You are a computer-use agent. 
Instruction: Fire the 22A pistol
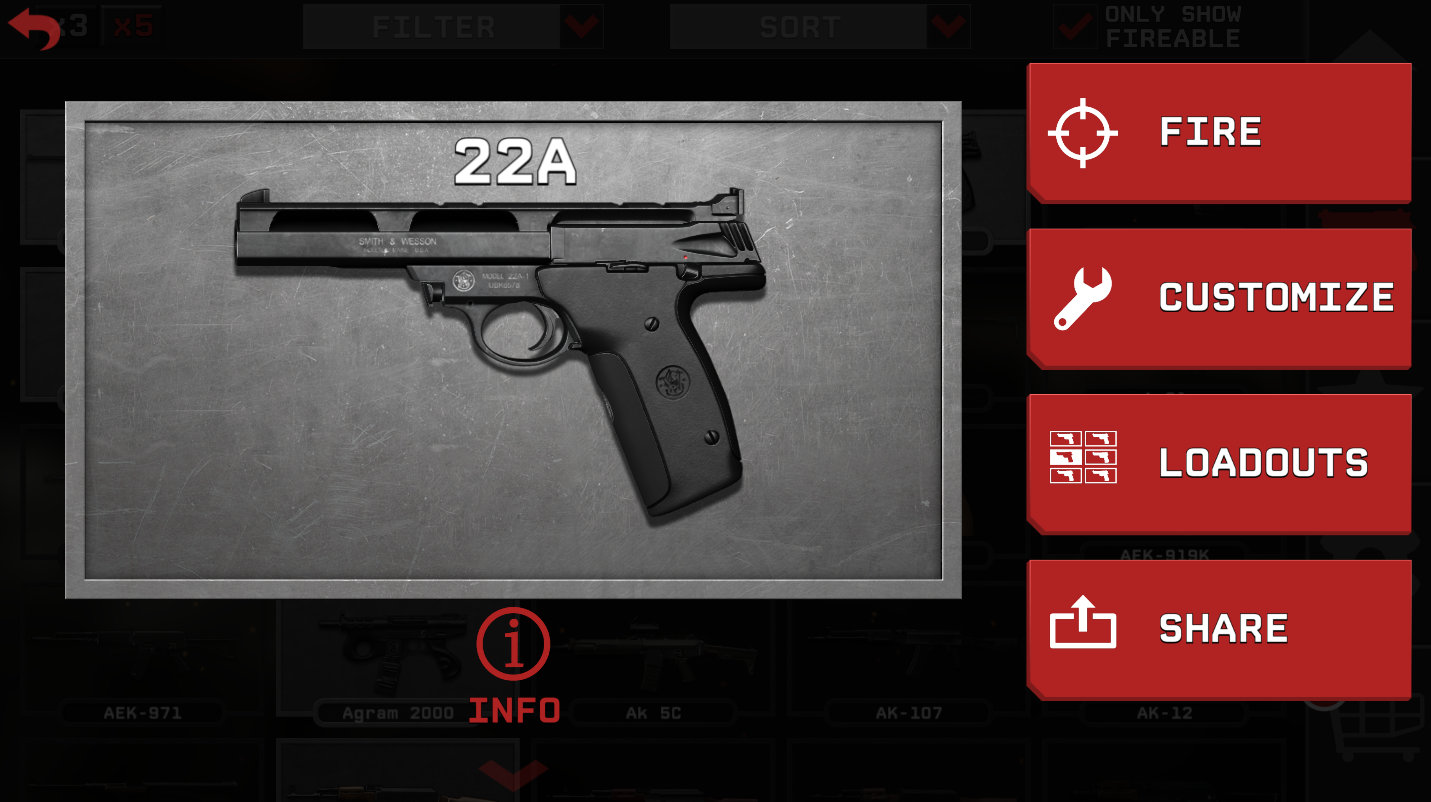tap(1218, 132)
